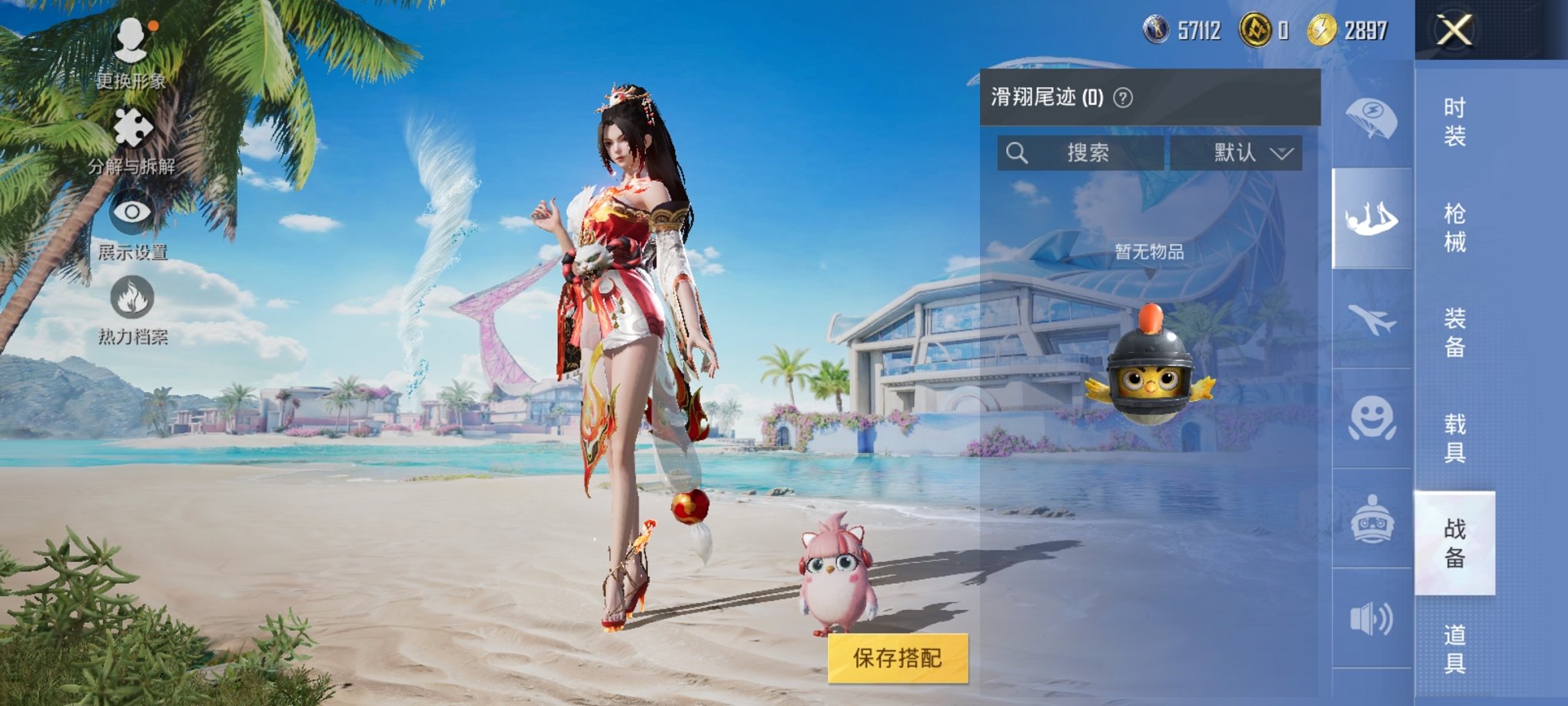Open 分解与拆解 dismantle panel icon
Image resolution: width=1568 pixels, height=706 pixels.
[135, 127]
